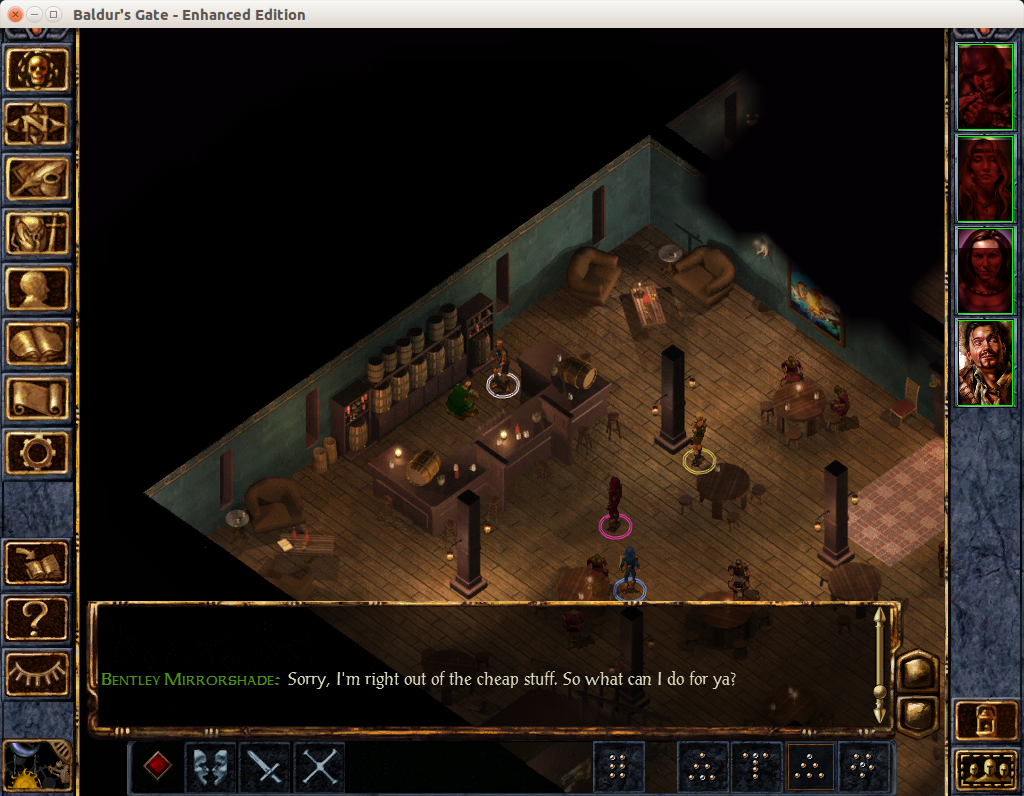Click the quick save book icon
1024x796 pixels.
[x=39, y=563]
